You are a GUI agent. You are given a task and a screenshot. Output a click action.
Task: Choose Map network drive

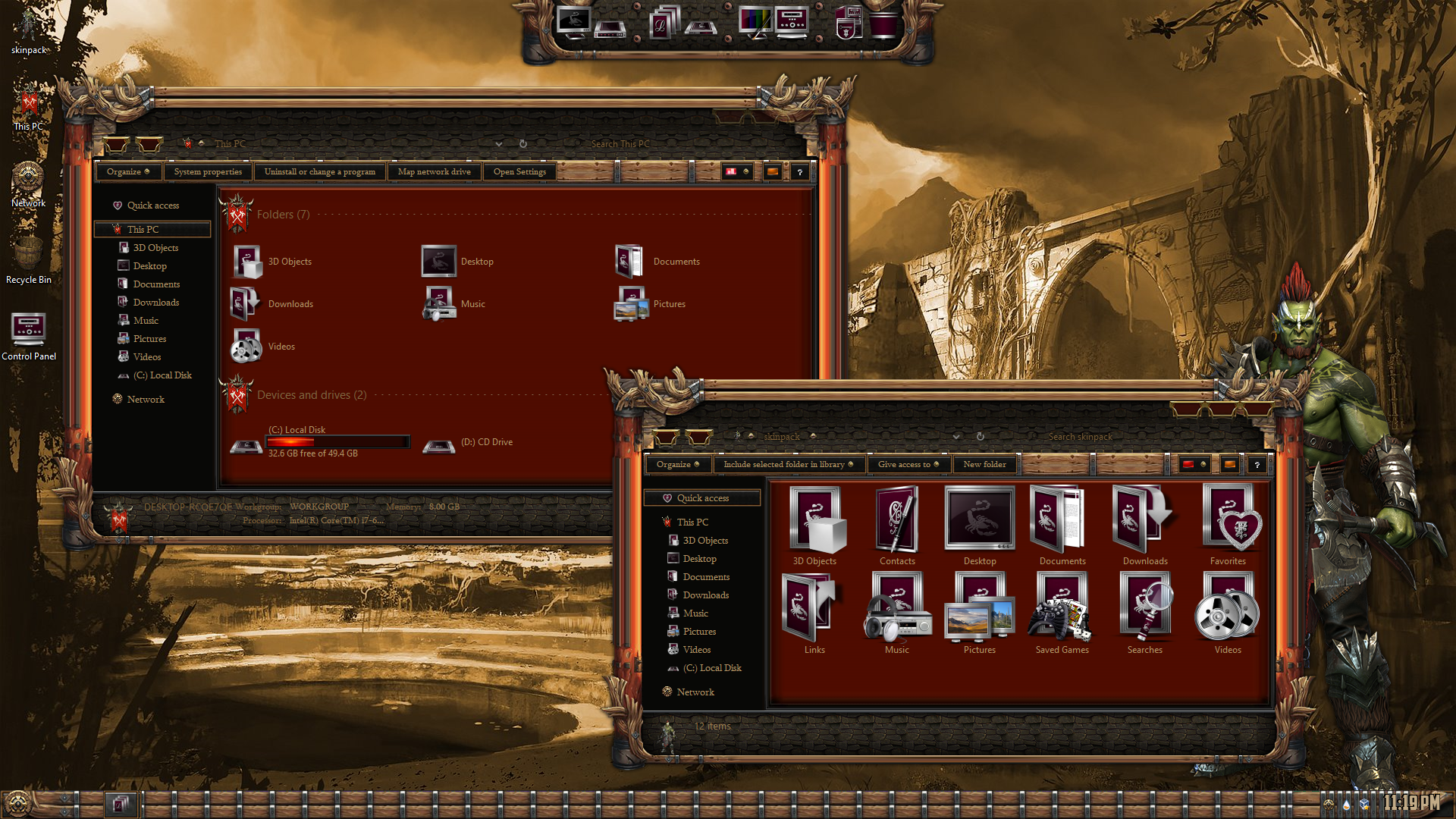(x=434, y=171)
